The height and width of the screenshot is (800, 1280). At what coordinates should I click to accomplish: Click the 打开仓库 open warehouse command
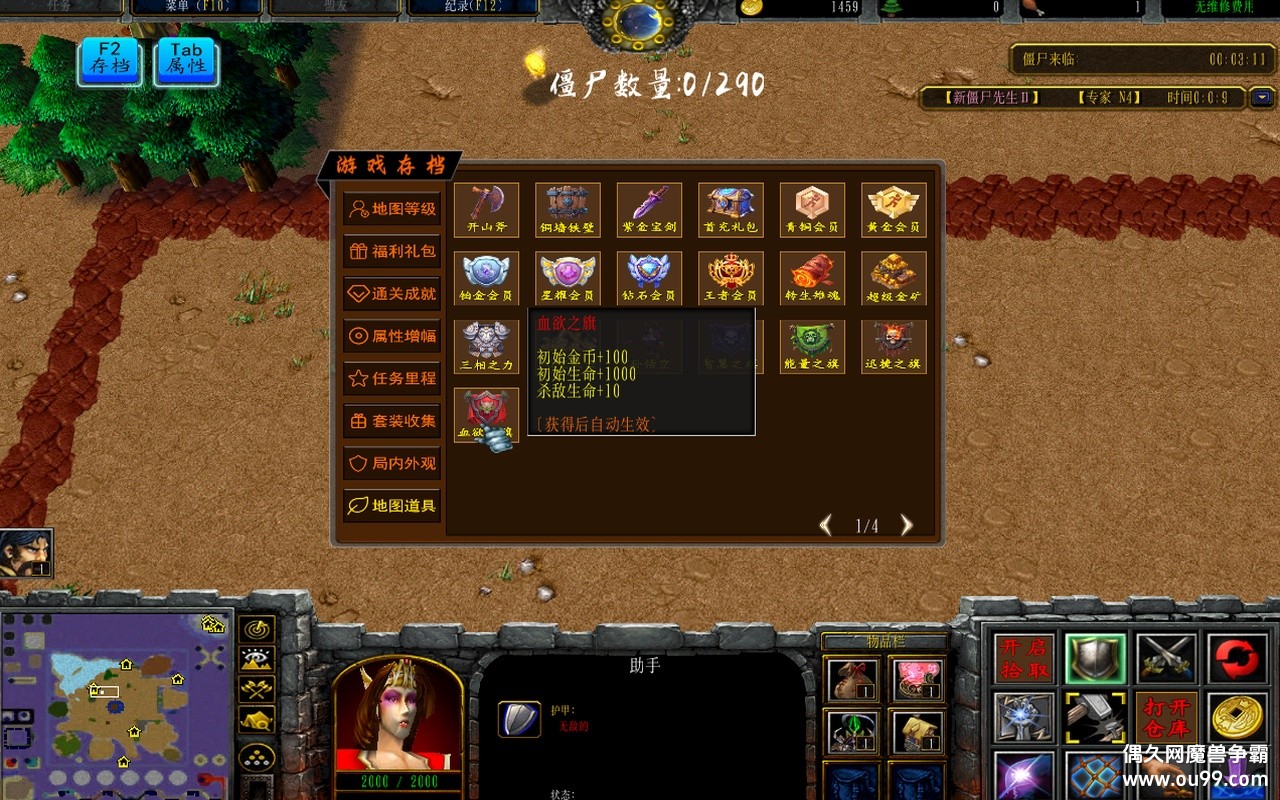point(1166,718)
